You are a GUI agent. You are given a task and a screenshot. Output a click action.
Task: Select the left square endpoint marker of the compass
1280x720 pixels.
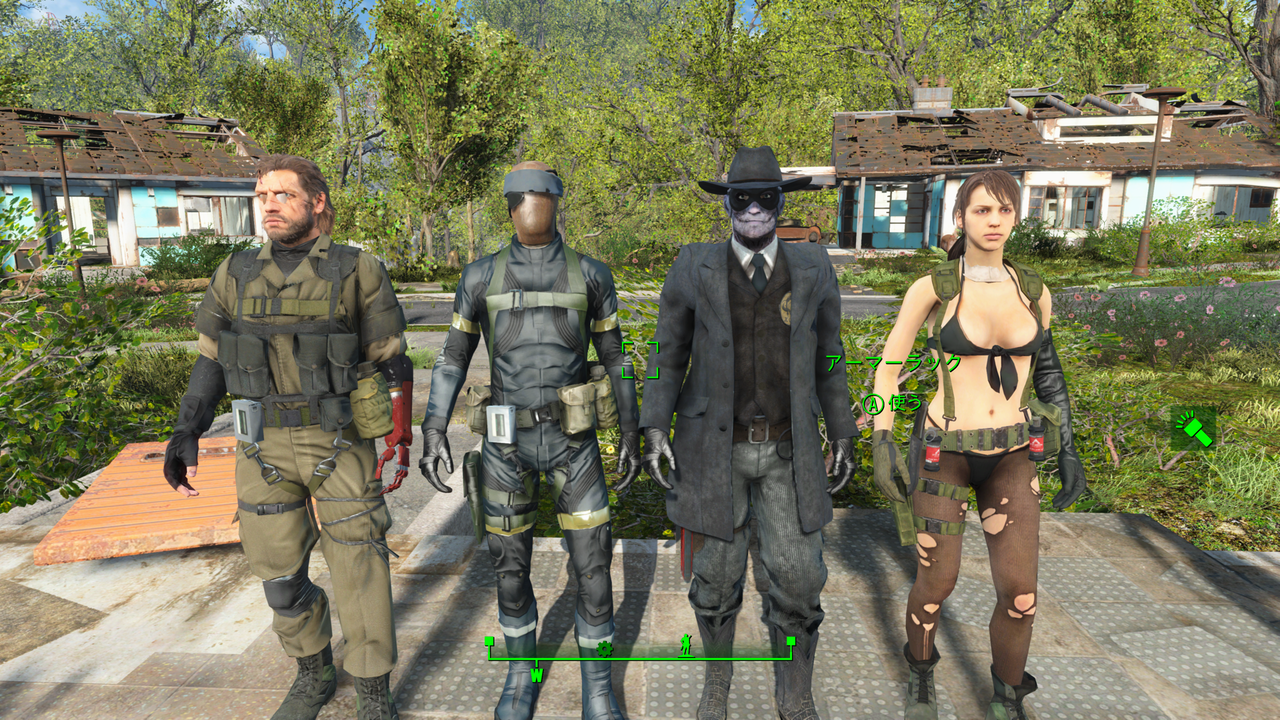pos(490,641)
